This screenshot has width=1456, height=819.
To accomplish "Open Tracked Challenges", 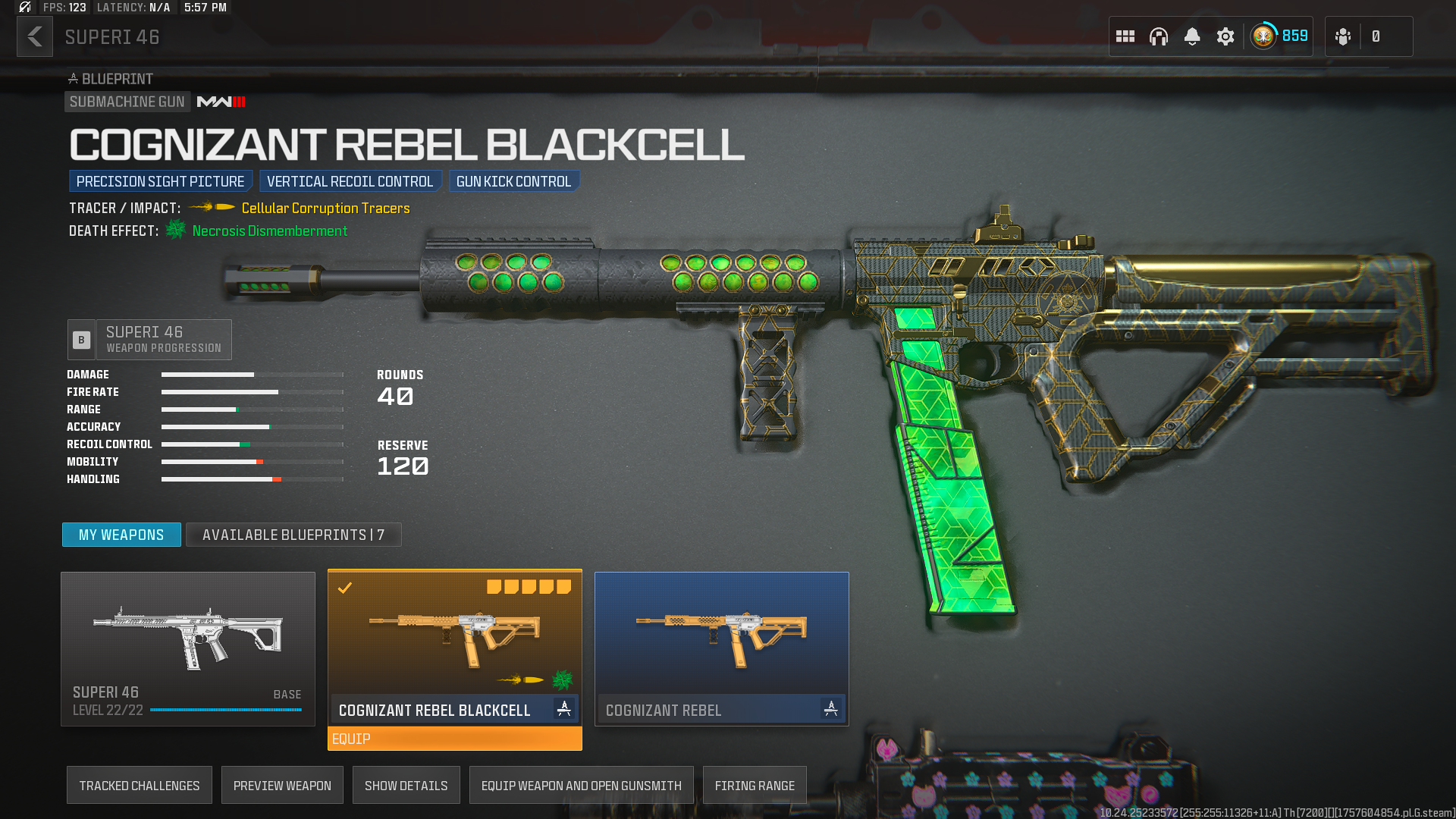I will coord(140,786).
